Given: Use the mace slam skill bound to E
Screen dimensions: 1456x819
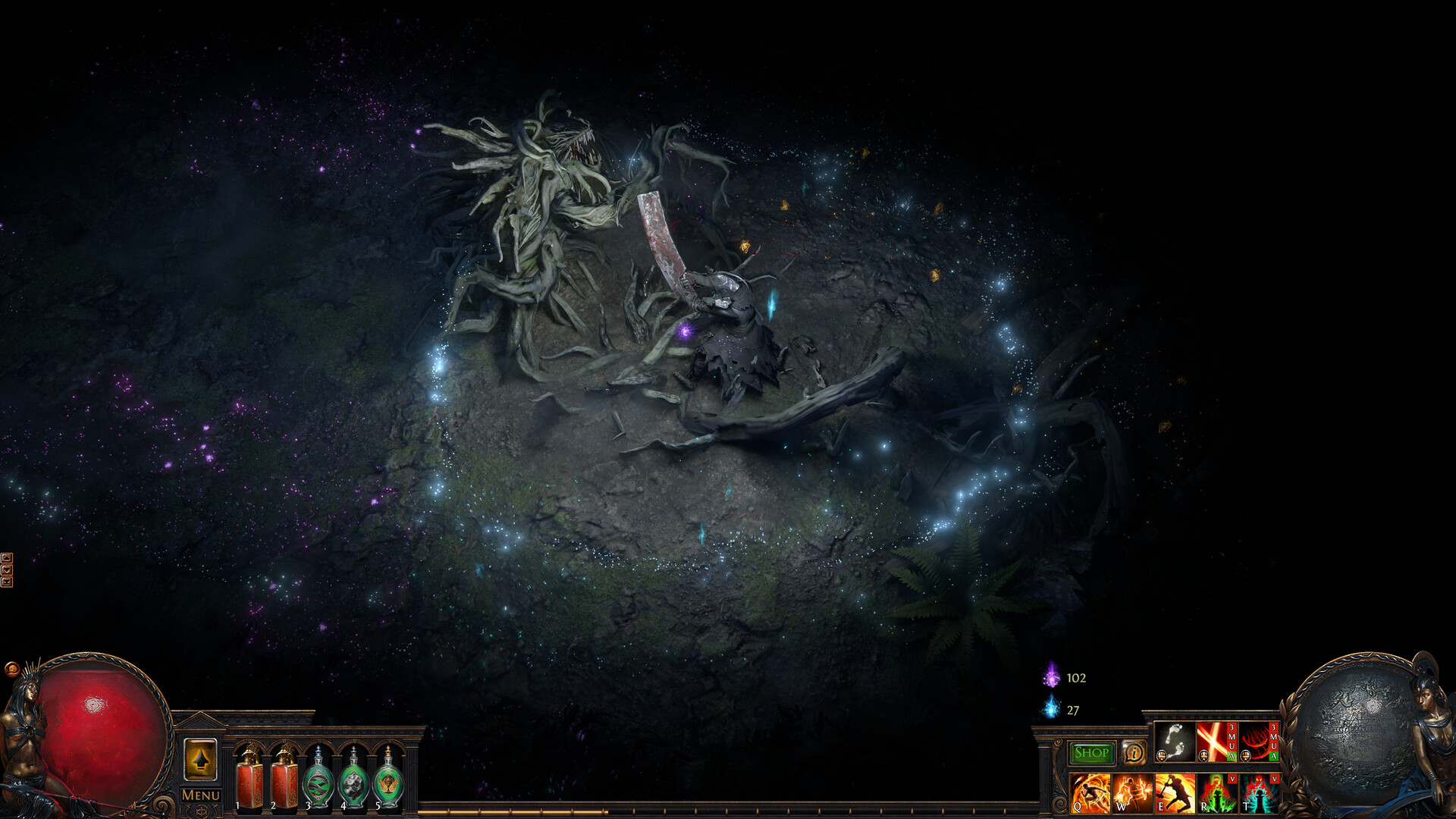Looking at the screenshot, I should tap(1176, 793).
